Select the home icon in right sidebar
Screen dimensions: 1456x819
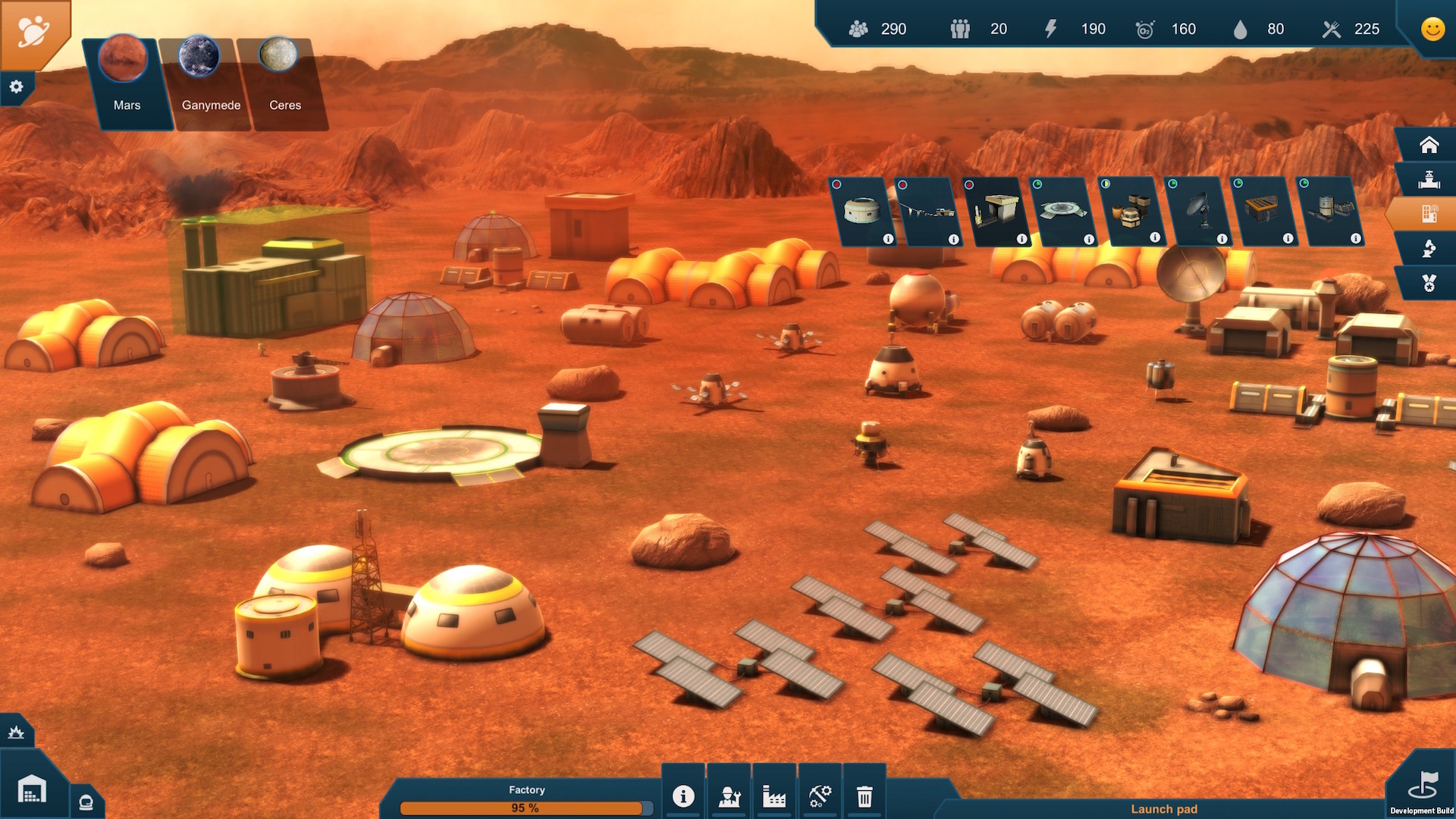coord(1429,143)
